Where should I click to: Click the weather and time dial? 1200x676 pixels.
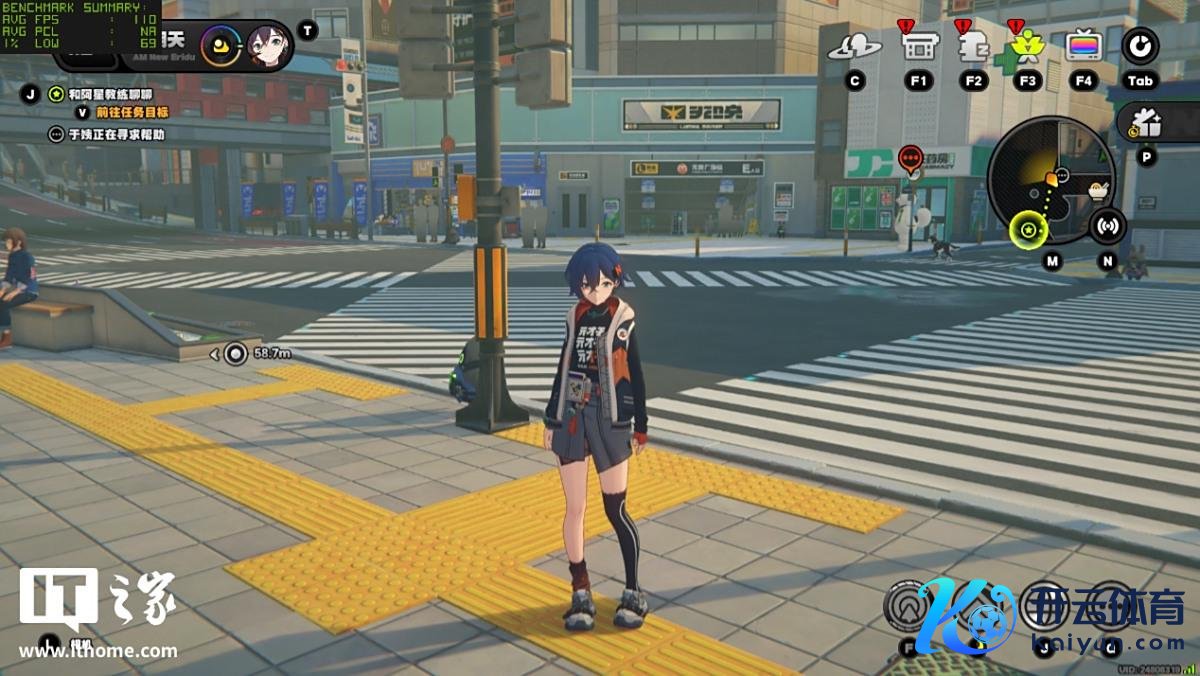tap(220, 46)
